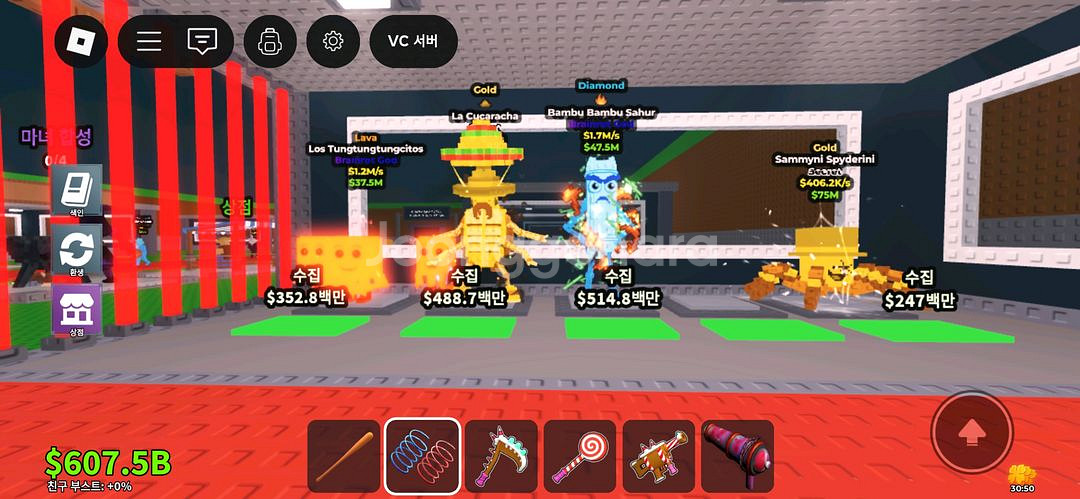1080x499 pixels.
Task: Tap the VC 서버 button
Action: click(x=413, y=41)
